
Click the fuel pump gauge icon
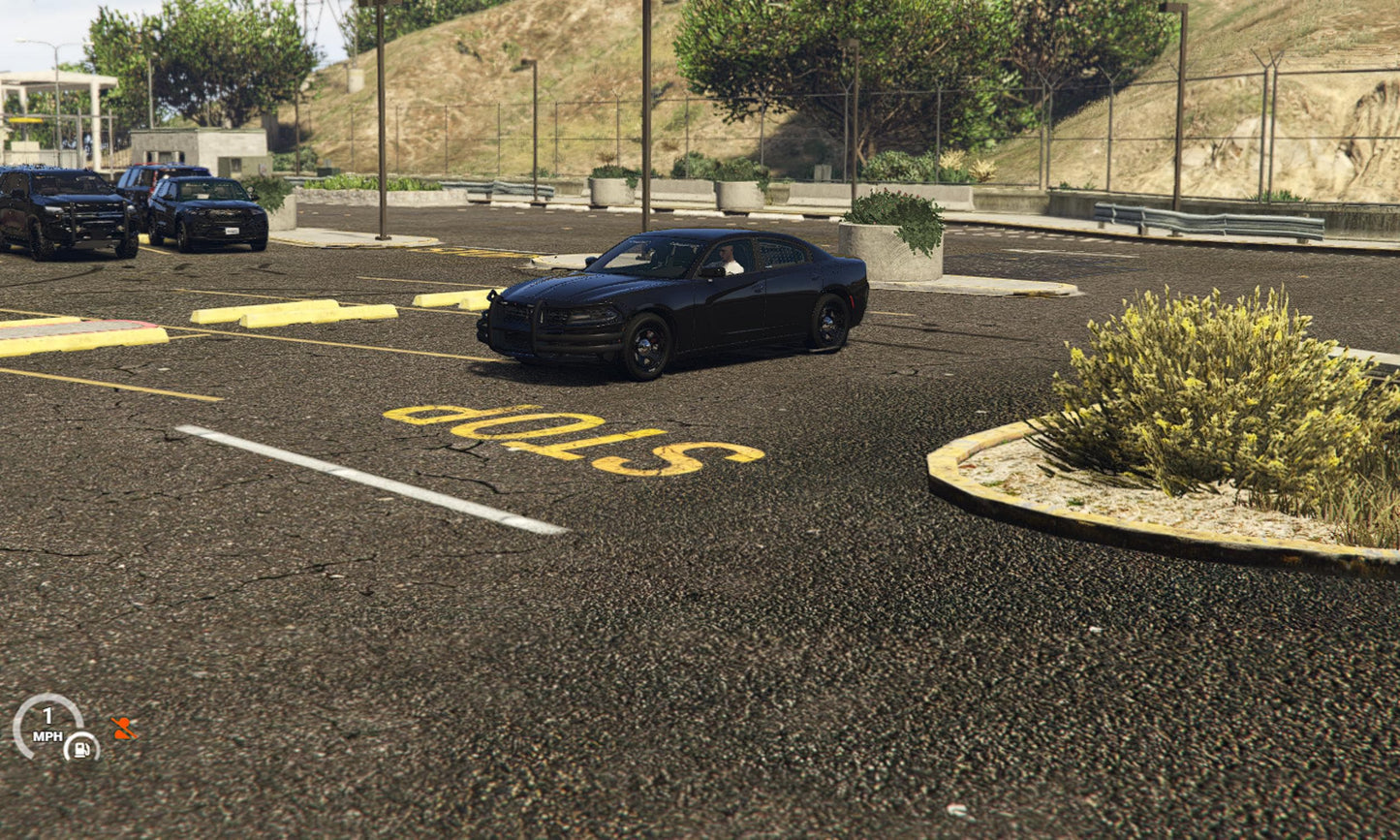tap(81, 747)
